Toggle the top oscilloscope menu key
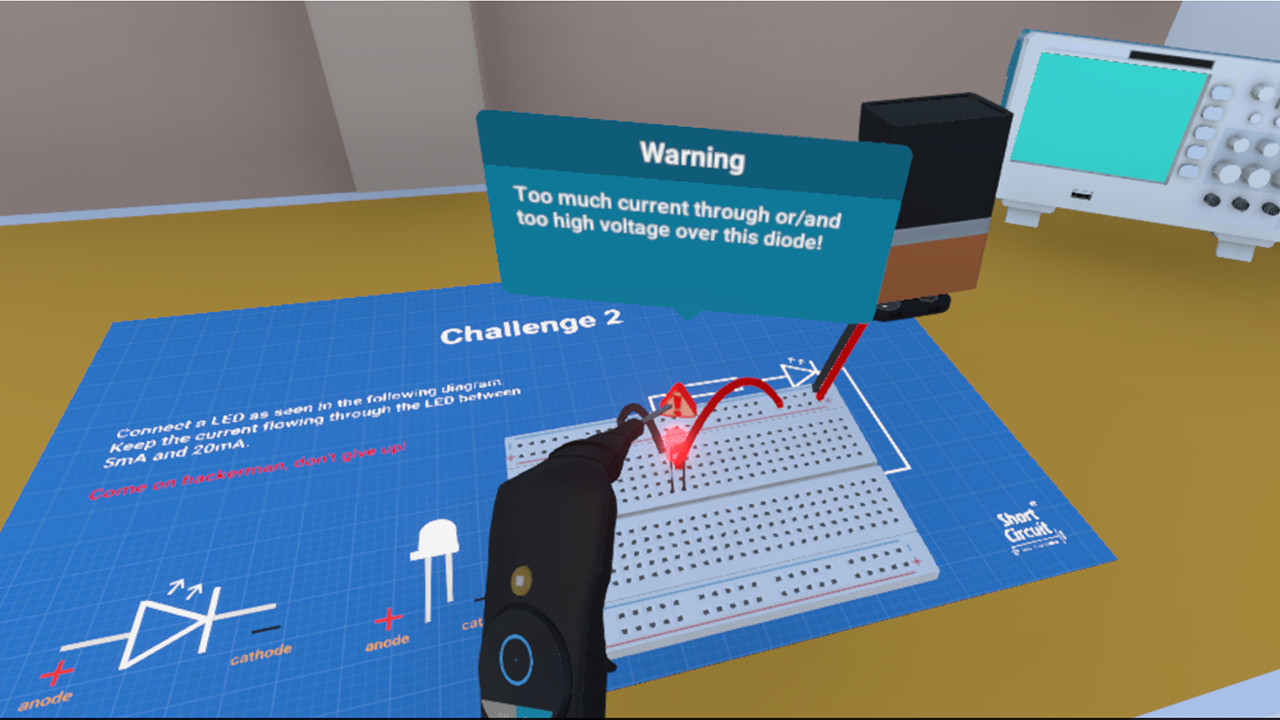Viewport: 1280px width, 720px height. [1220, 93]
